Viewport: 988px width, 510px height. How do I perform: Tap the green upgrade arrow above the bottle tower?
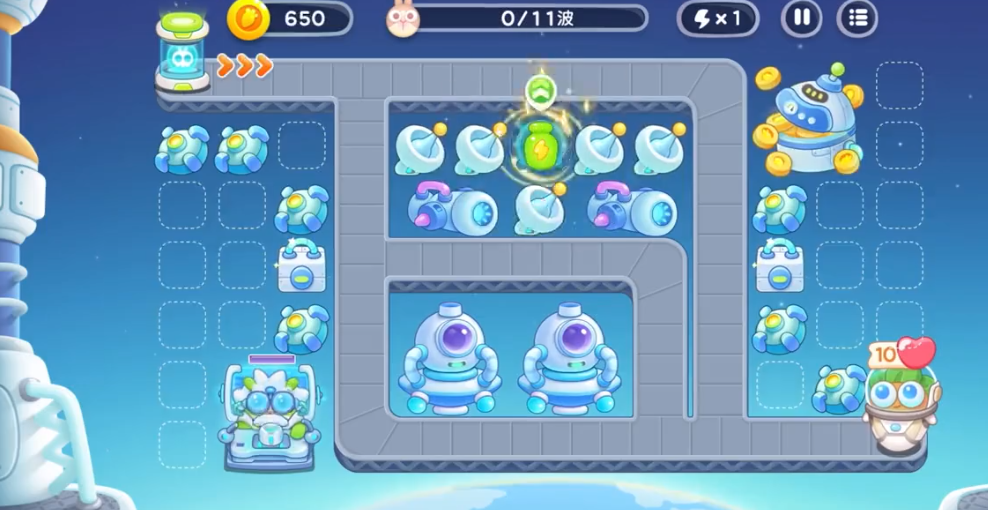click(540, 90)
